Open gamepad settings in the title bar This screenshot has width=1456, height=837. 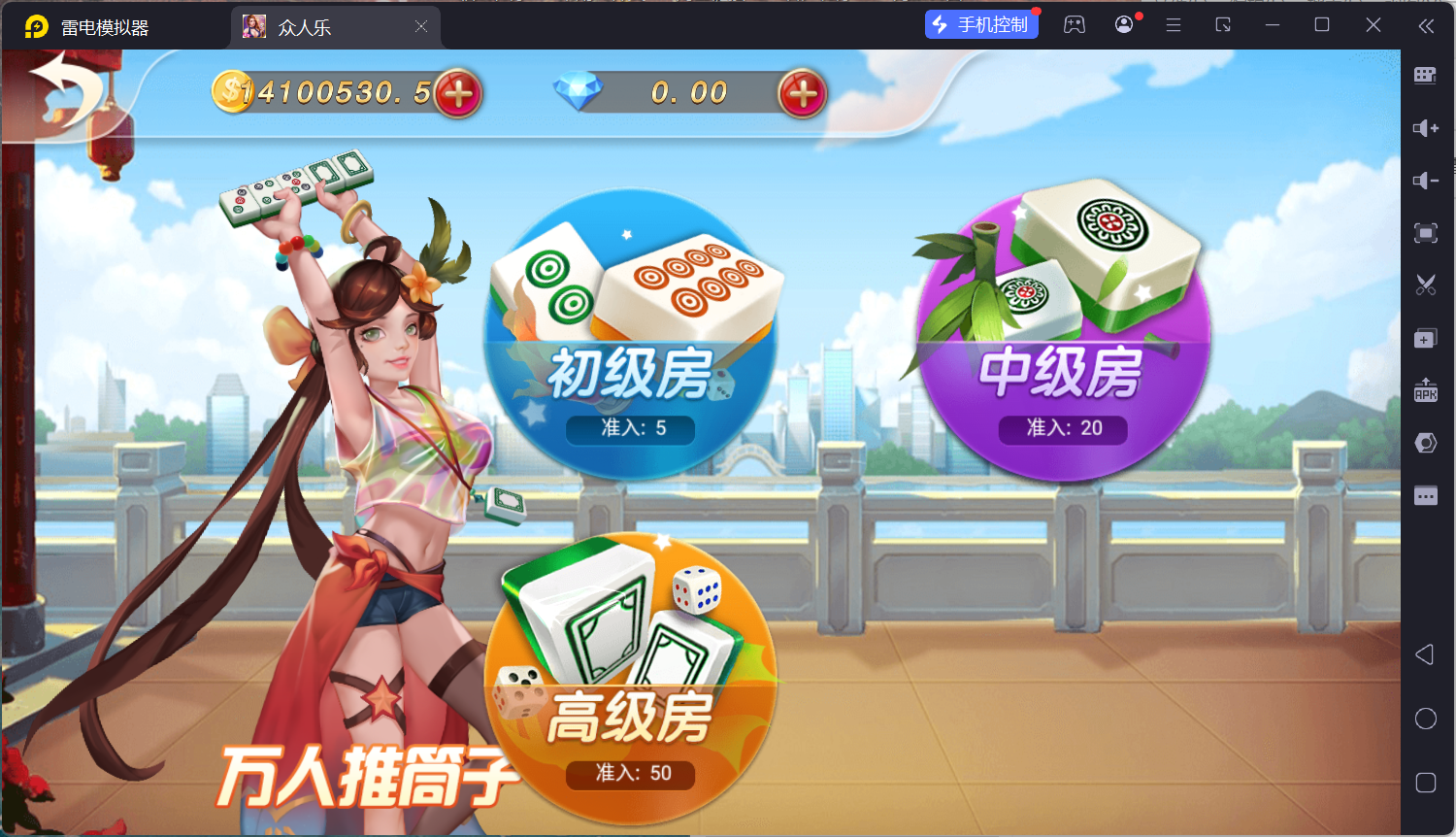(x=1074, y=24)
